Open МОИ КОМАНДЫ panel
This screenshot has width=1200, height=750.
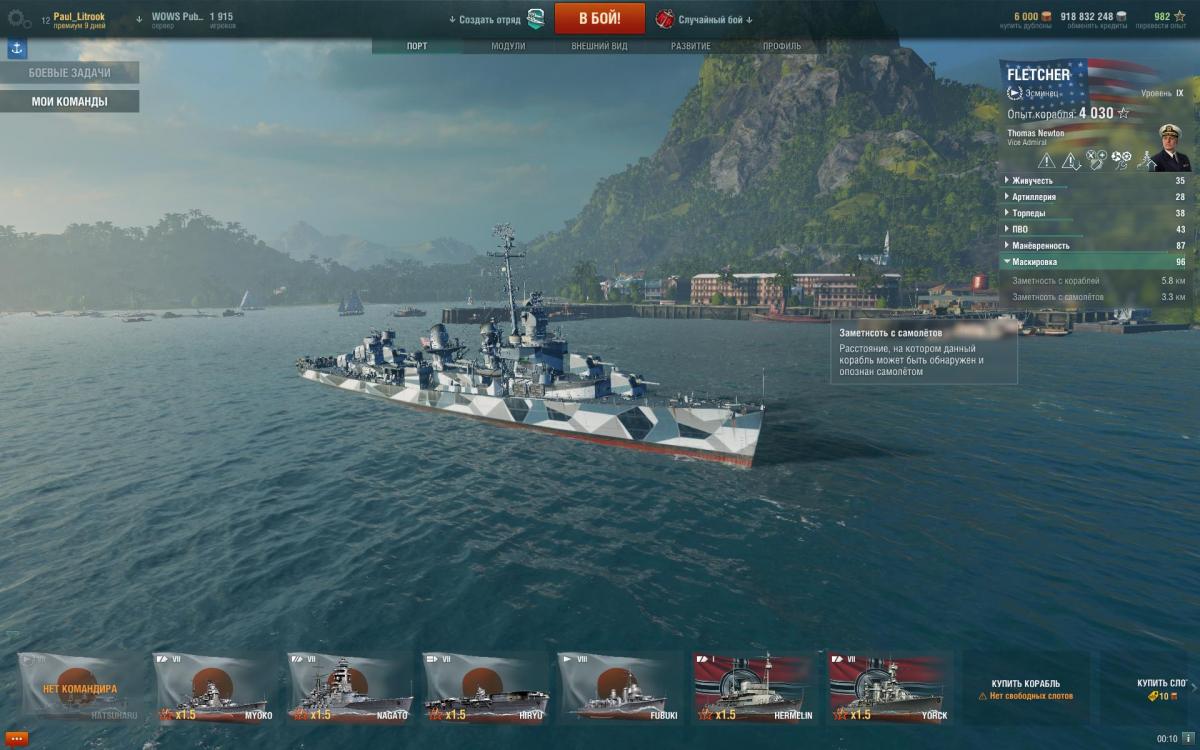click(69, 101)
